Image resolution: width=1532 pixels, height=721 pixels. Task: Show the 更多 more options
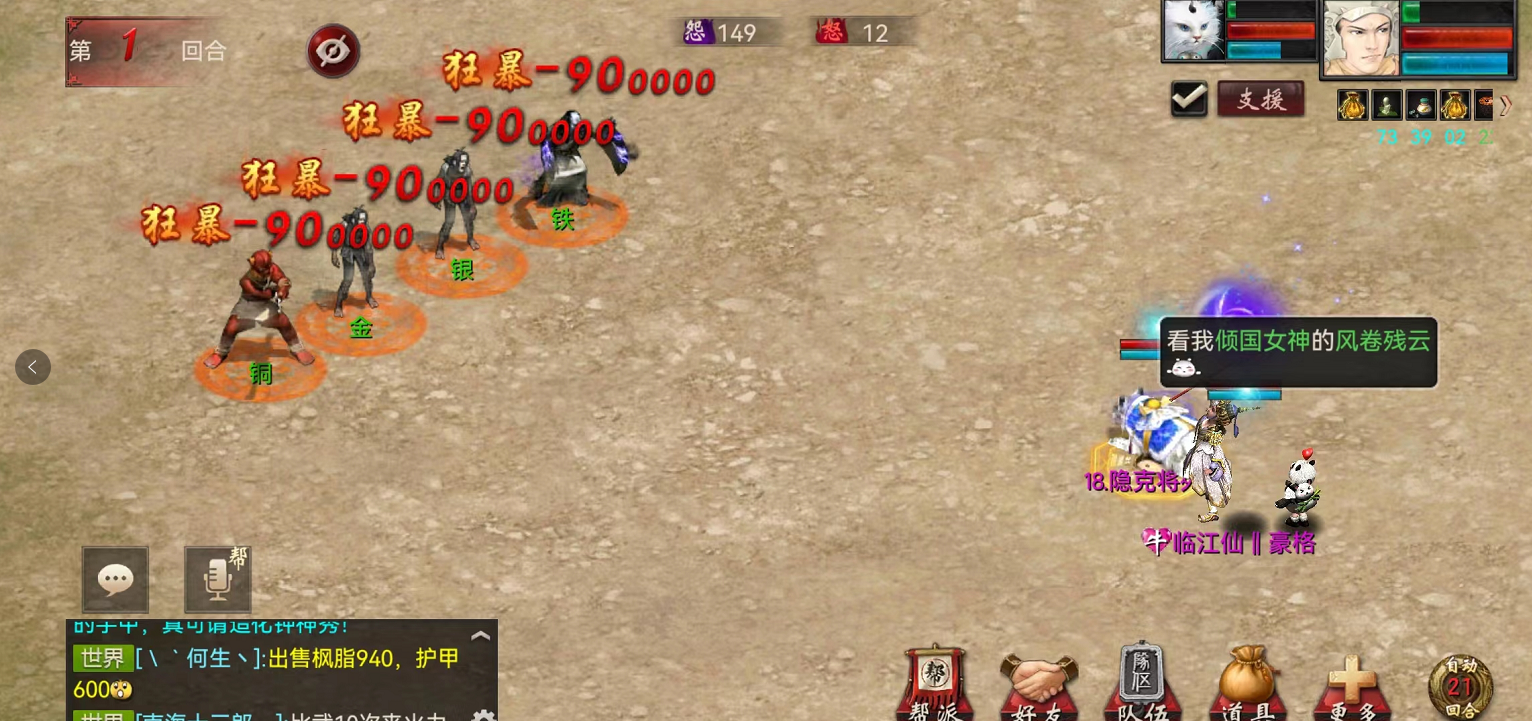[x=1351, y=687]
